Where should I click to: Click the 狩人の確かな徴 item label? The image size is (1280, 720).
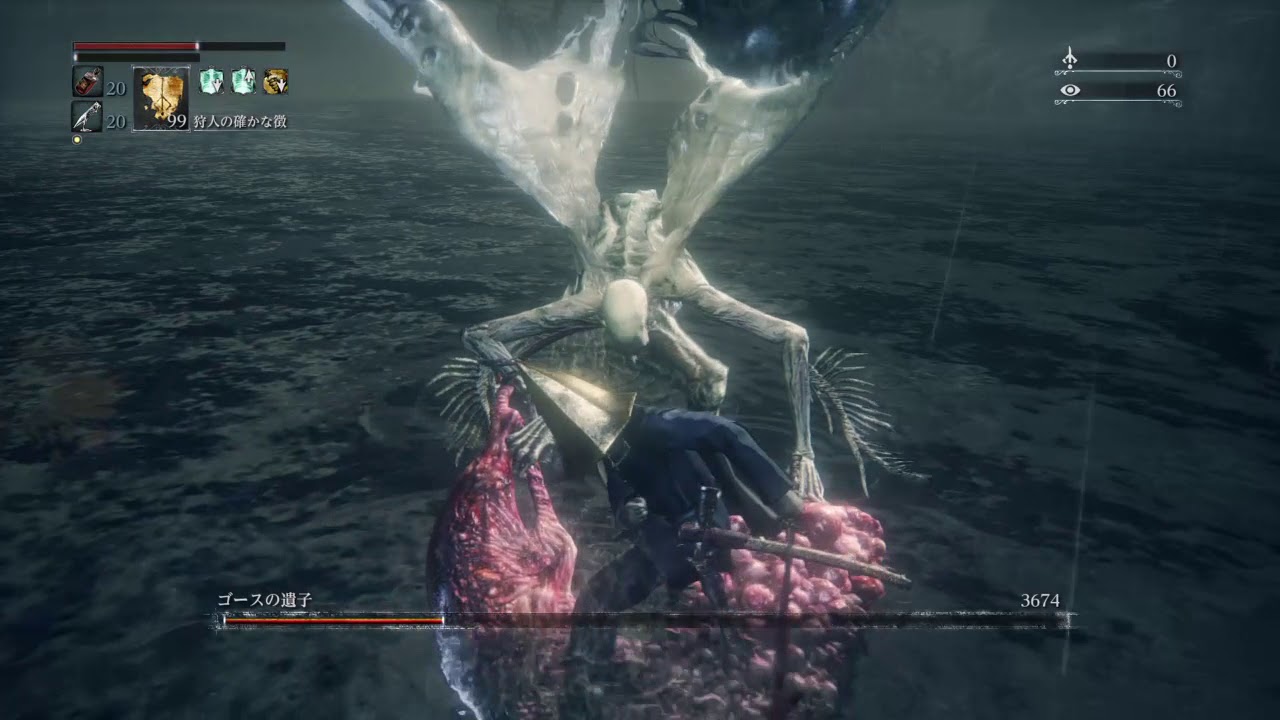pos(240,120)
